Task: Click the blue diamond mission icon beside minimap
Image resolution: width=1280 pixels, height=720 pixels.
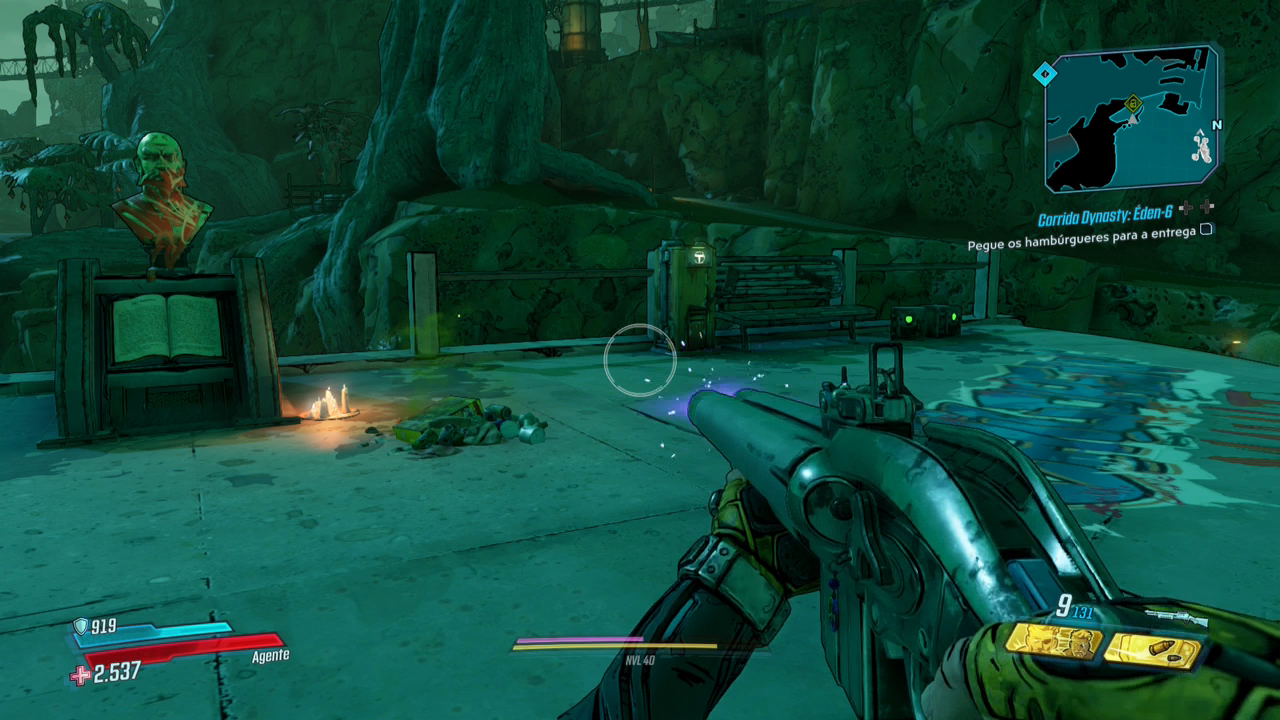Action: [x=1045, y=74]
